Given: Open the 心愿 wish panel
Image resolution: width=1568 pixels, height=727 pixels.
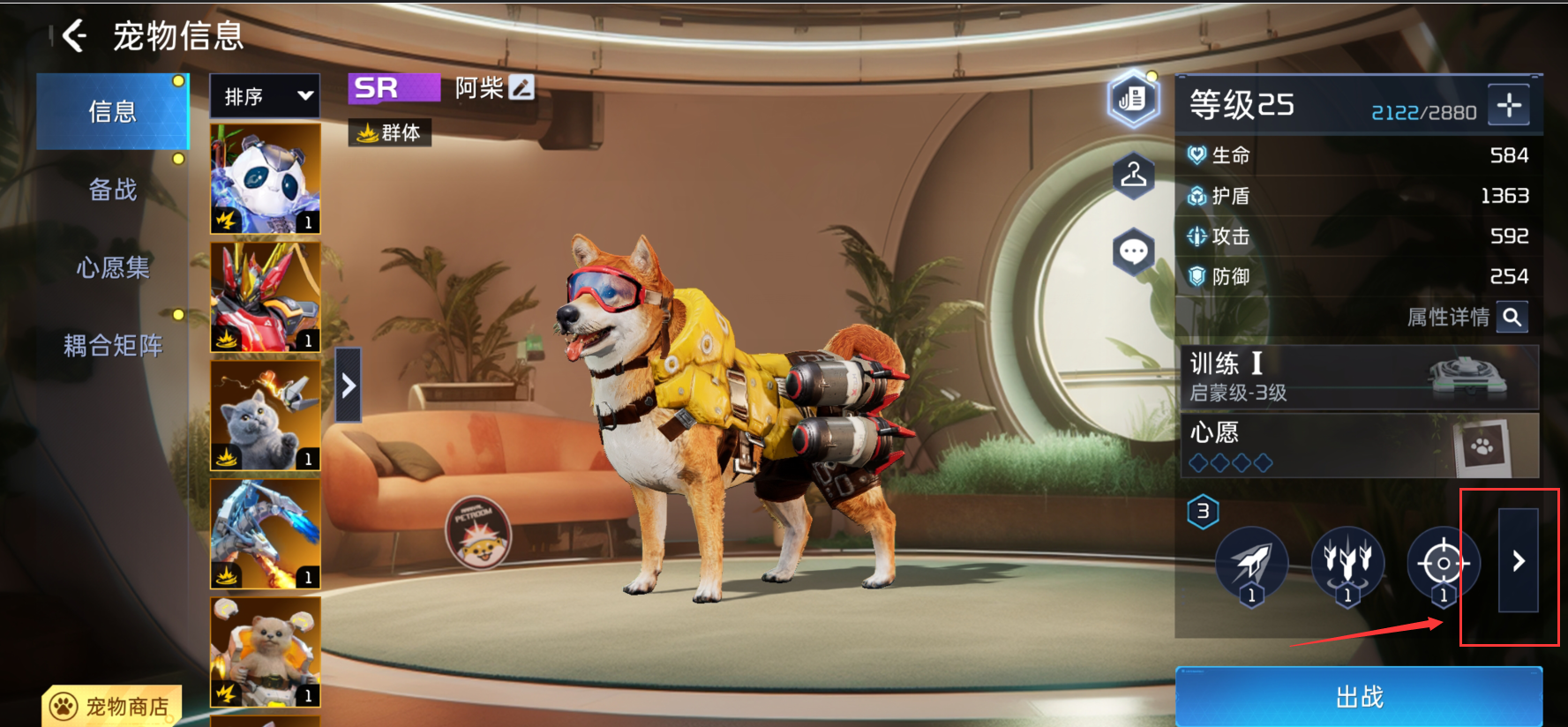Looking at the screenshot, I should click(1359, 446).
